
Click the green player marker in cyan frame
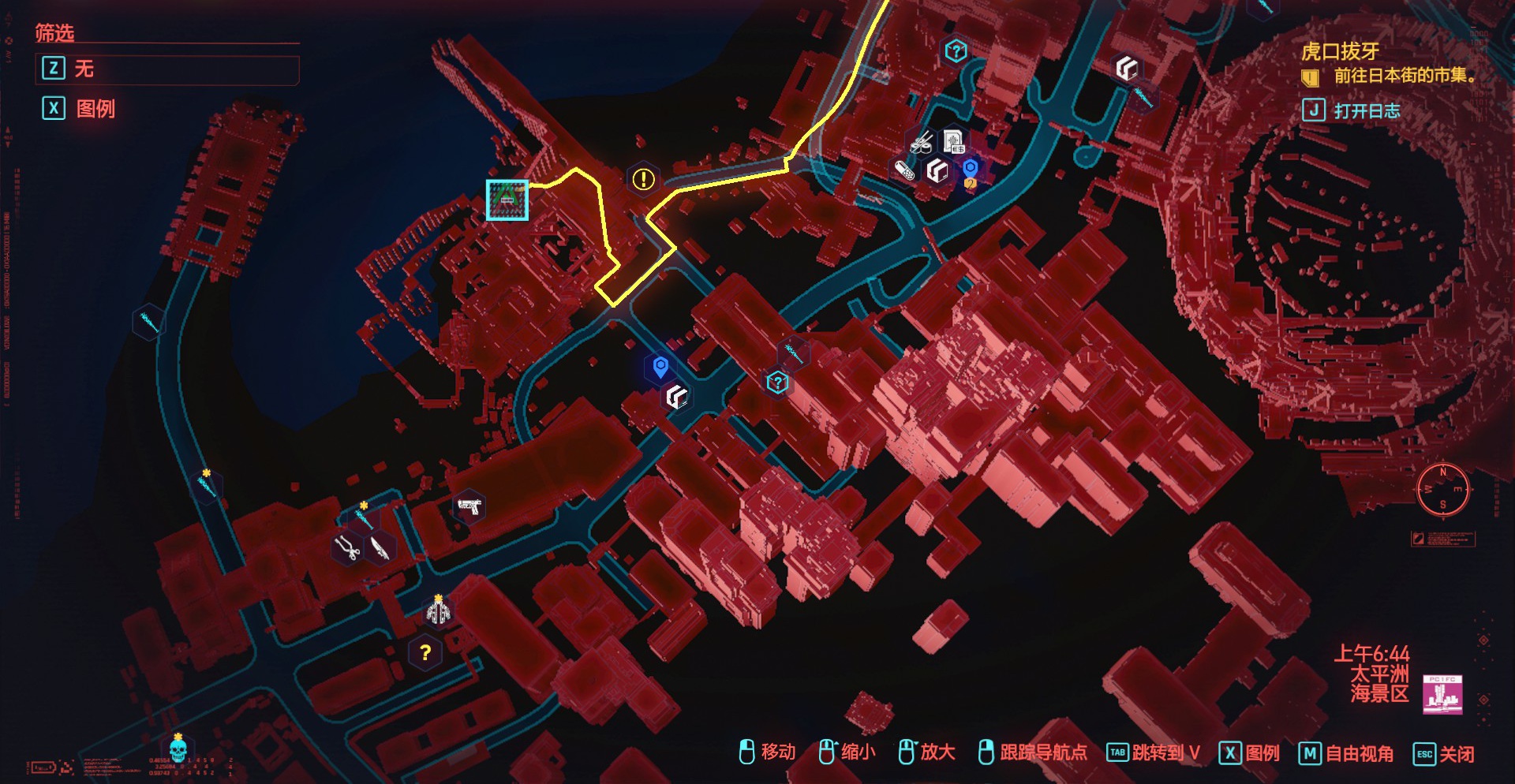pyautogui.click(x=507, y=200)
